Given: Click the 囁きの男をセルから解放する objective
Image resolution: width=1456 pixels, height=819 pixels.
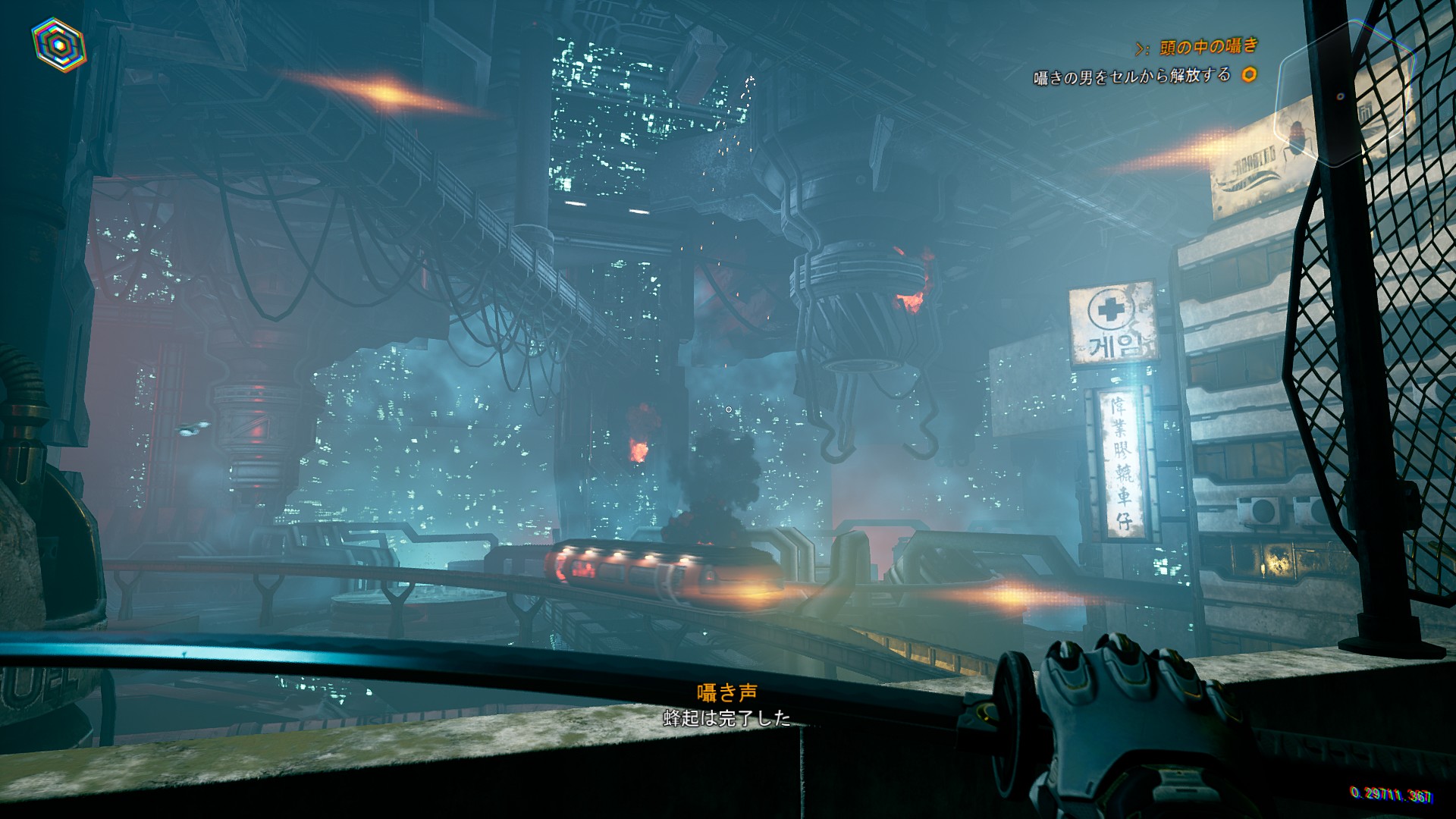Looking at the screenshot, I should 1131,76.
